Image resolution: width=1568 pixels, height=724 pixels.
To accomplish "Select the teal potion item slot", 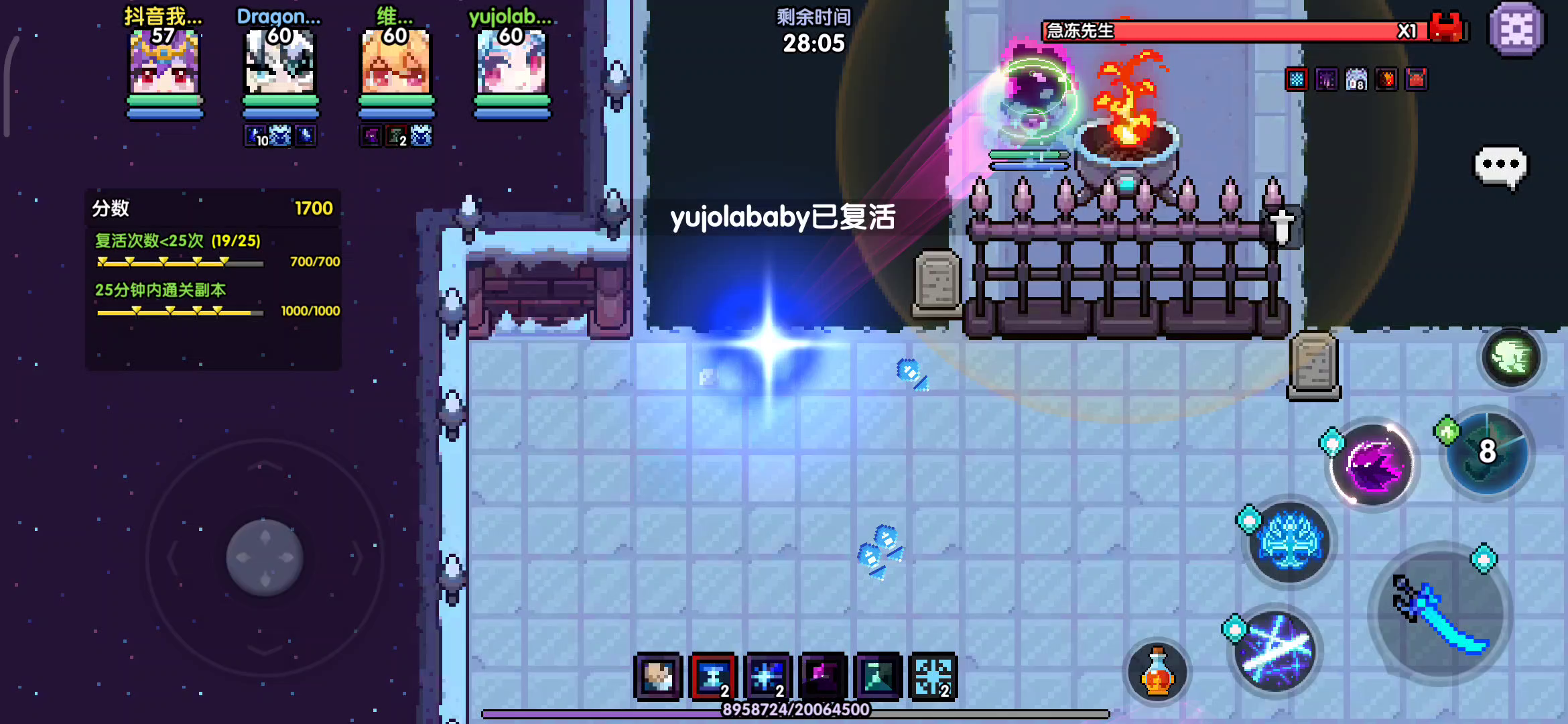I will [876, 677].
